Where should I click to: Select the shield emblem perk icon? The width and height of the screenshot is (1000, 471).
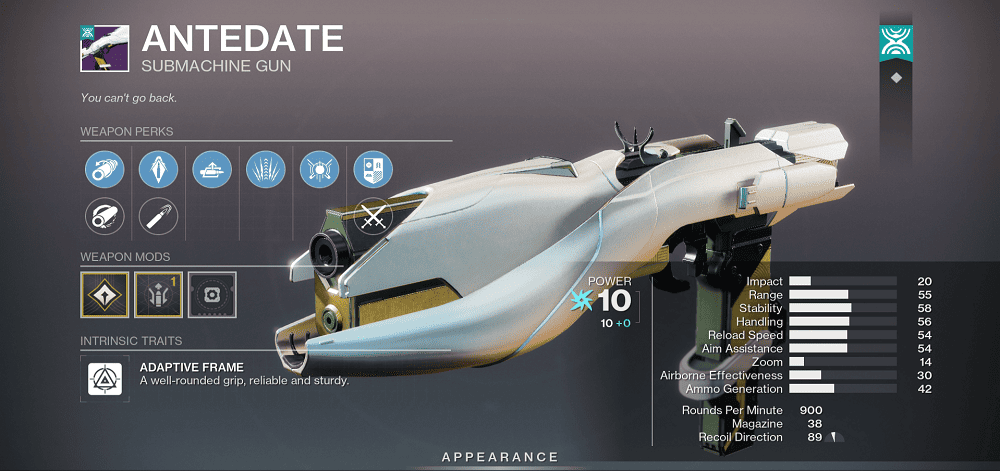[x=373, y=168]
